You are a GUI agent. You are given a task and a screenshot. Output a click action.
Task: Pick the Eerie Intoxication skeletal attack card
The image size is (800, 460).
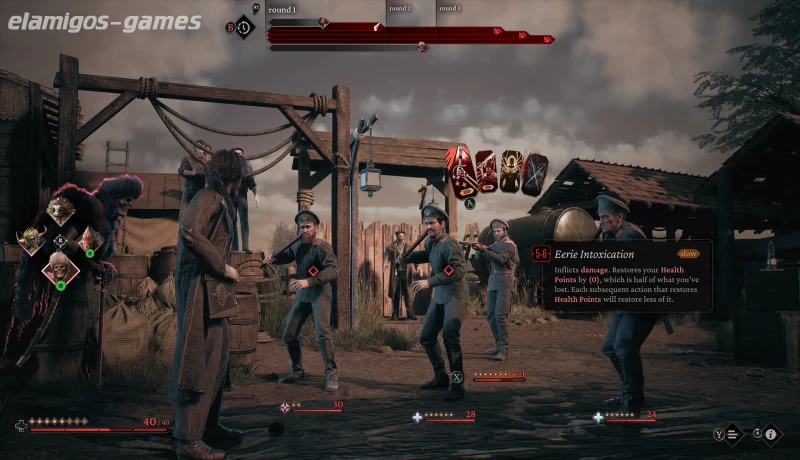tap(461, 170)
